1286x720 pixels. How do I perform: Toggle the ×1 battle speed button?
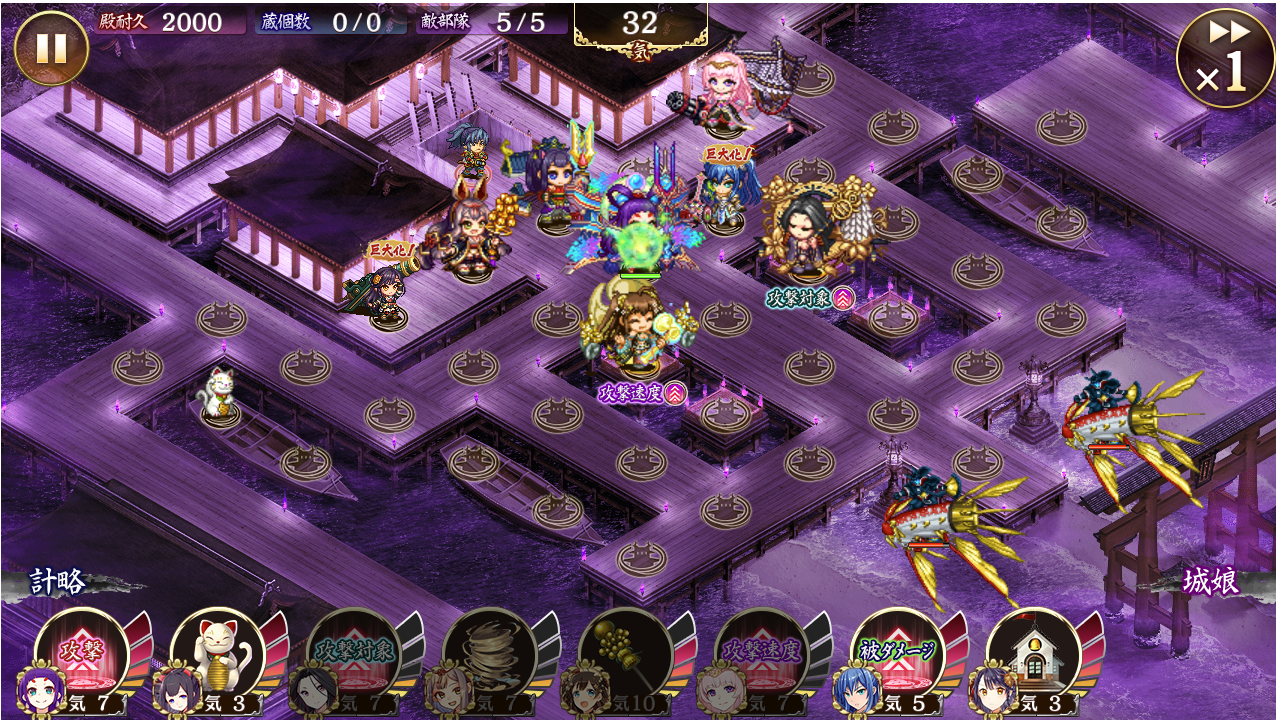(x=1226, y=58)
